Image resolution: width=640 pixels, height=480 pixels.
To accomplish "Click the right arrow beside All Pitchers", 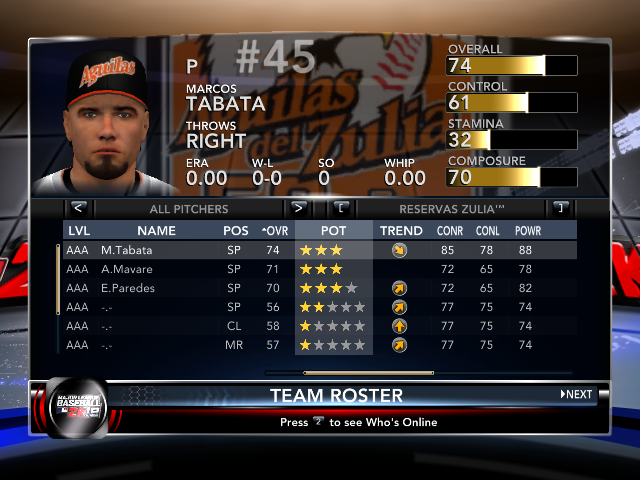I will 298,209.
